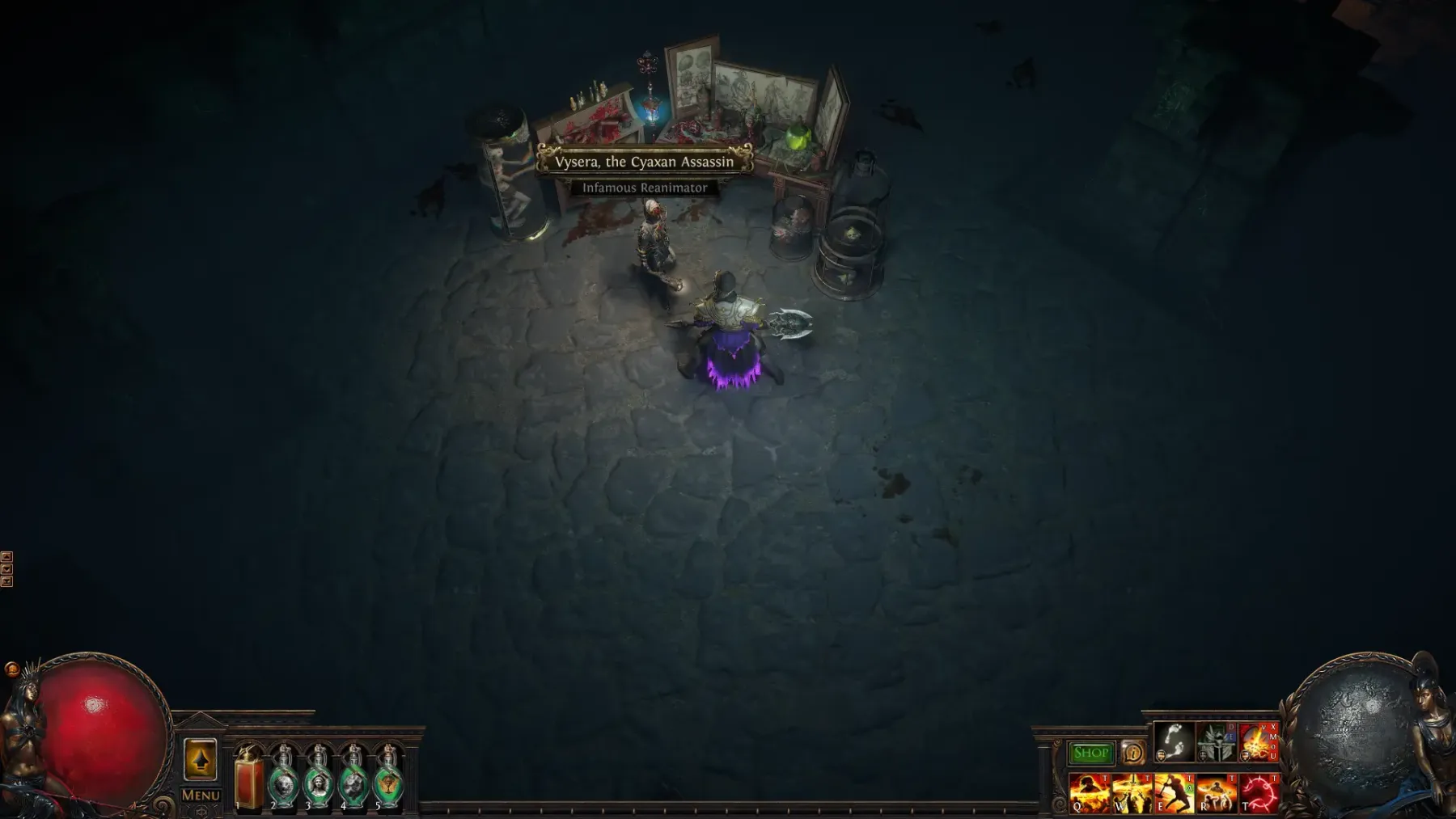Use the green flask in slot 5
Image resolution: width=1456 pixels, height=819 pixels.
388,780
